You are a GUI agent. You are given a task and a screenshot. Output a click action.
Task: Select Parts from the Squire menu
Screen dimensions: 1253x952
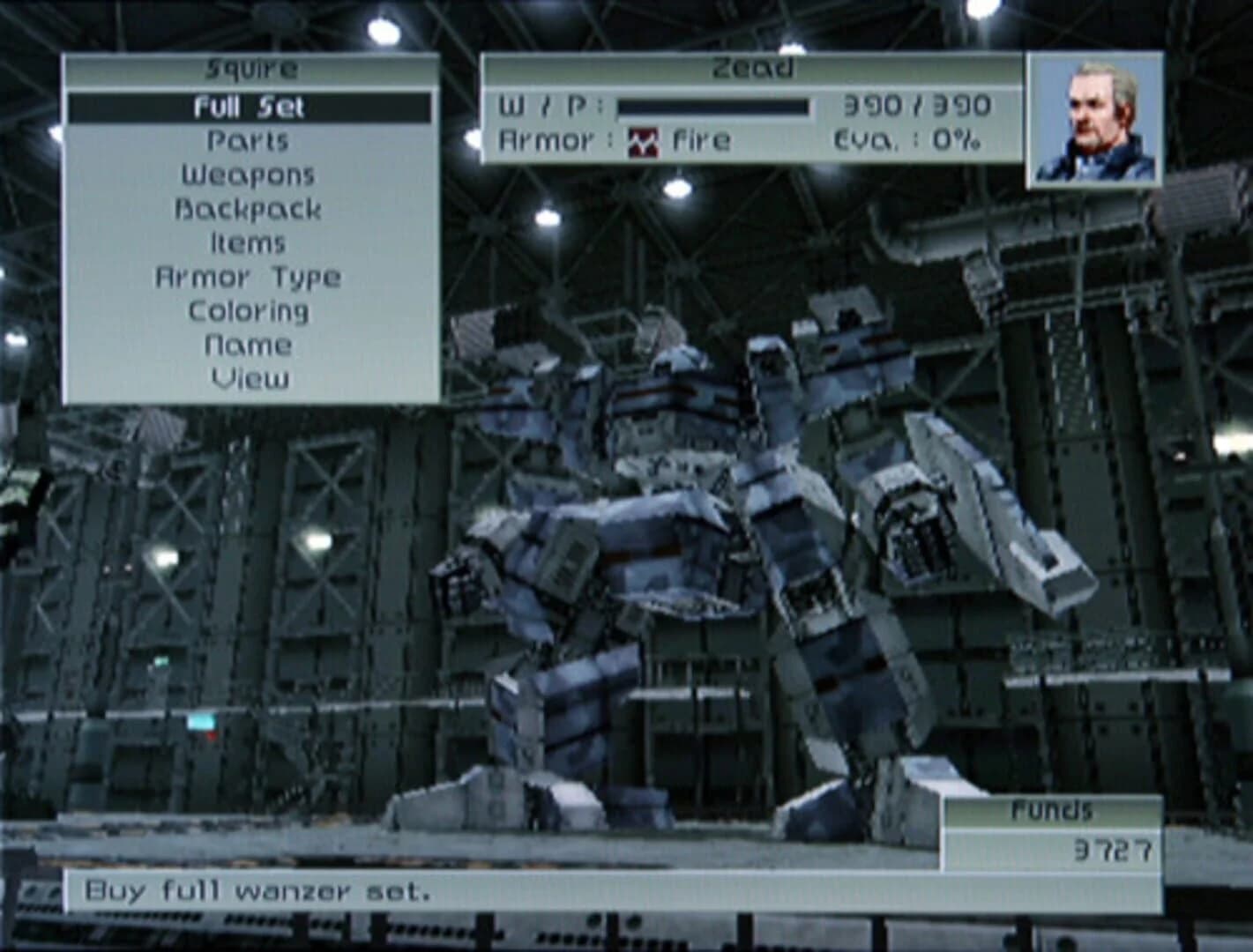250,139
